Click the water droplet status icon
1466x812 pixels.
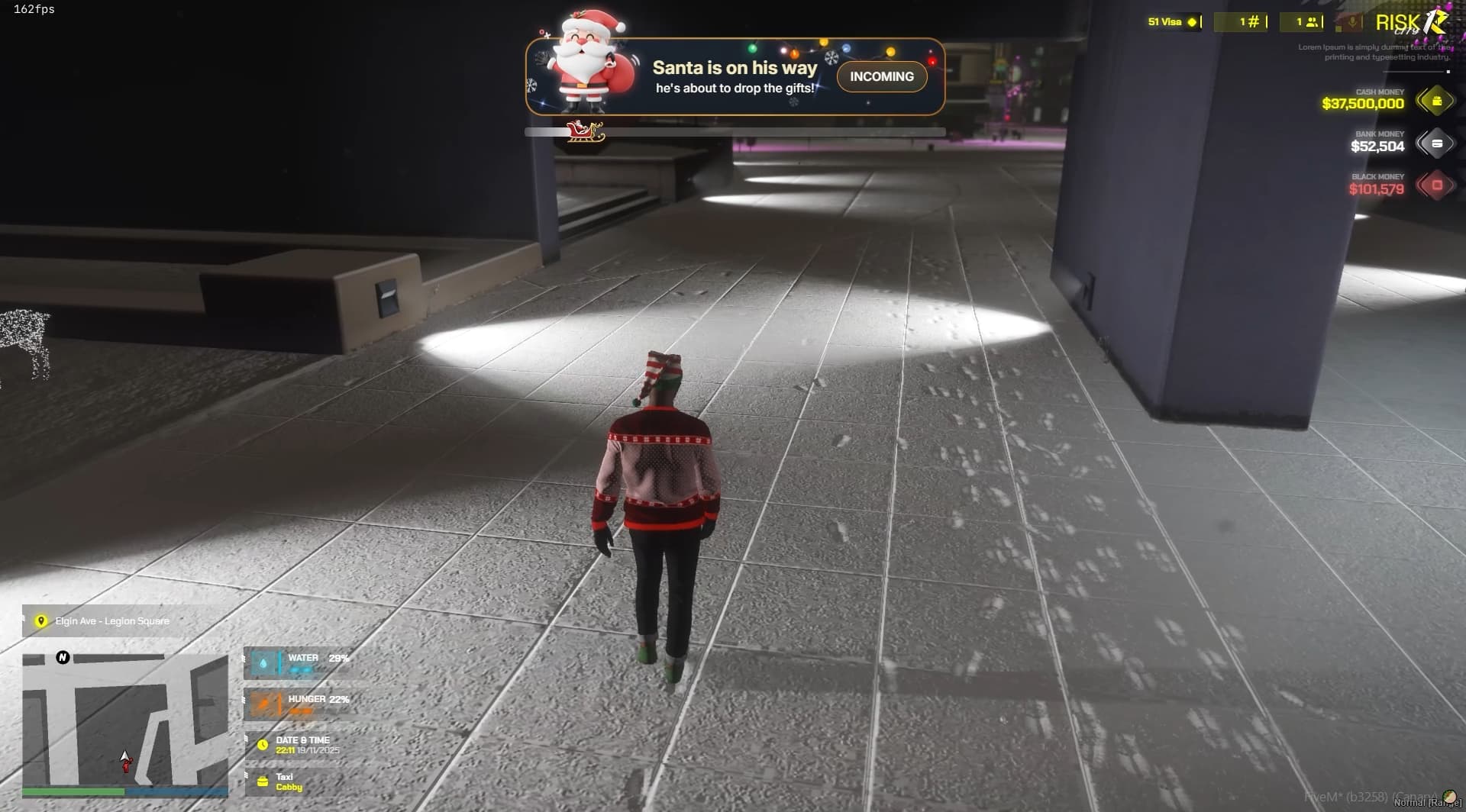click(x=263, y=662)
